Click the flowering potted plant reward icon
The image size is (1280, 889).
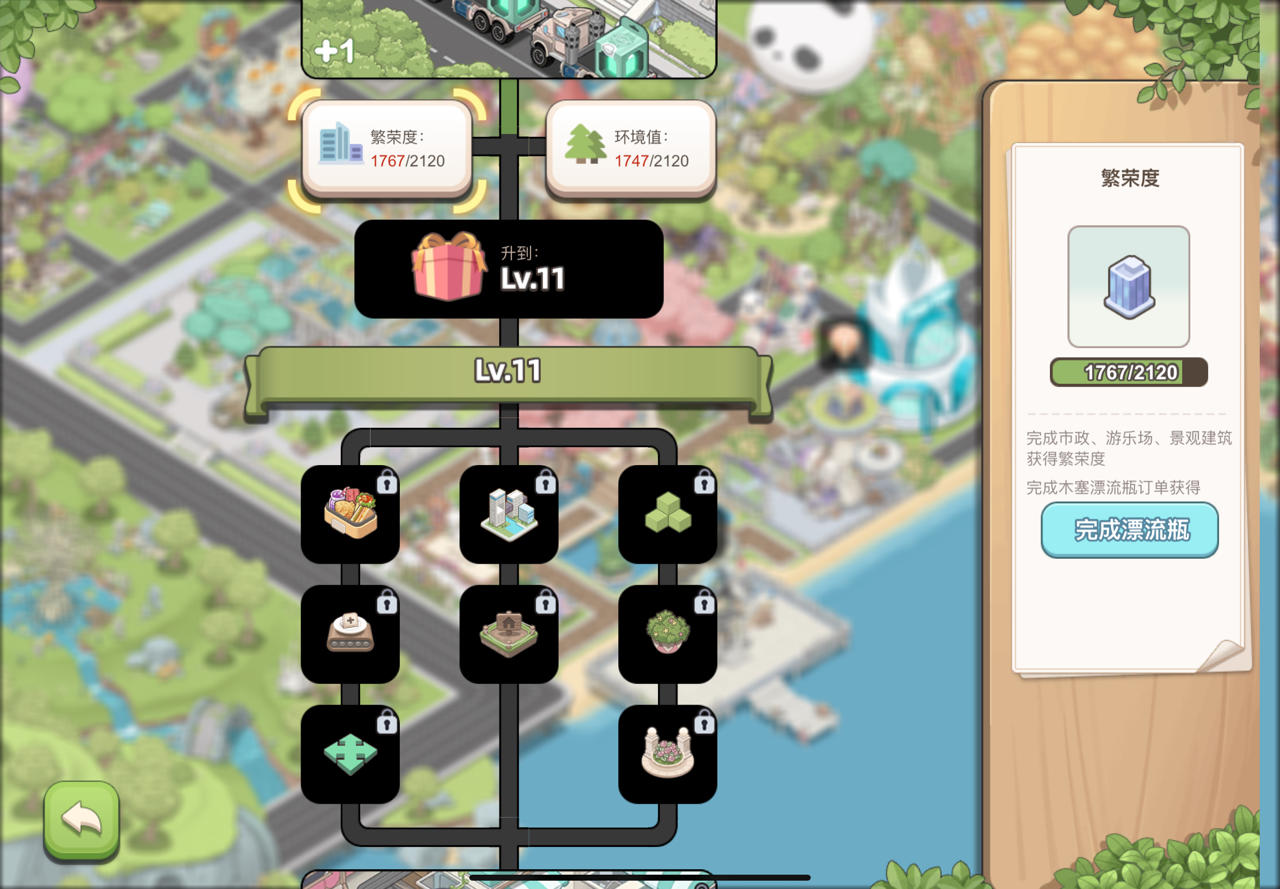tap(667, 633)
